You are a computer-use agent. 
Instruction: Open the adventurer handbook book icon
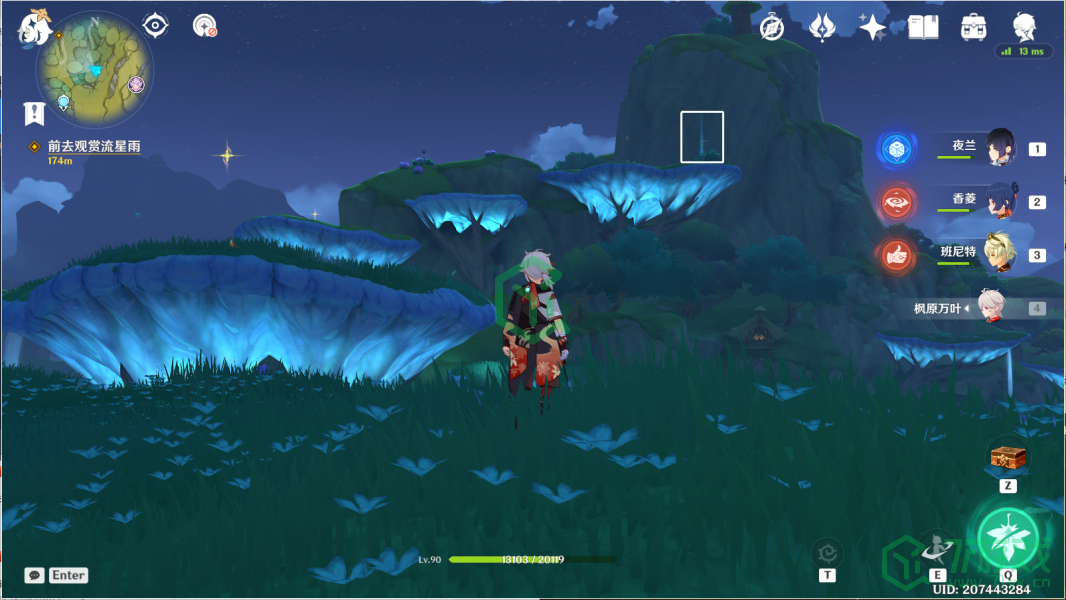pyautogui.click(x=923, y=28)
